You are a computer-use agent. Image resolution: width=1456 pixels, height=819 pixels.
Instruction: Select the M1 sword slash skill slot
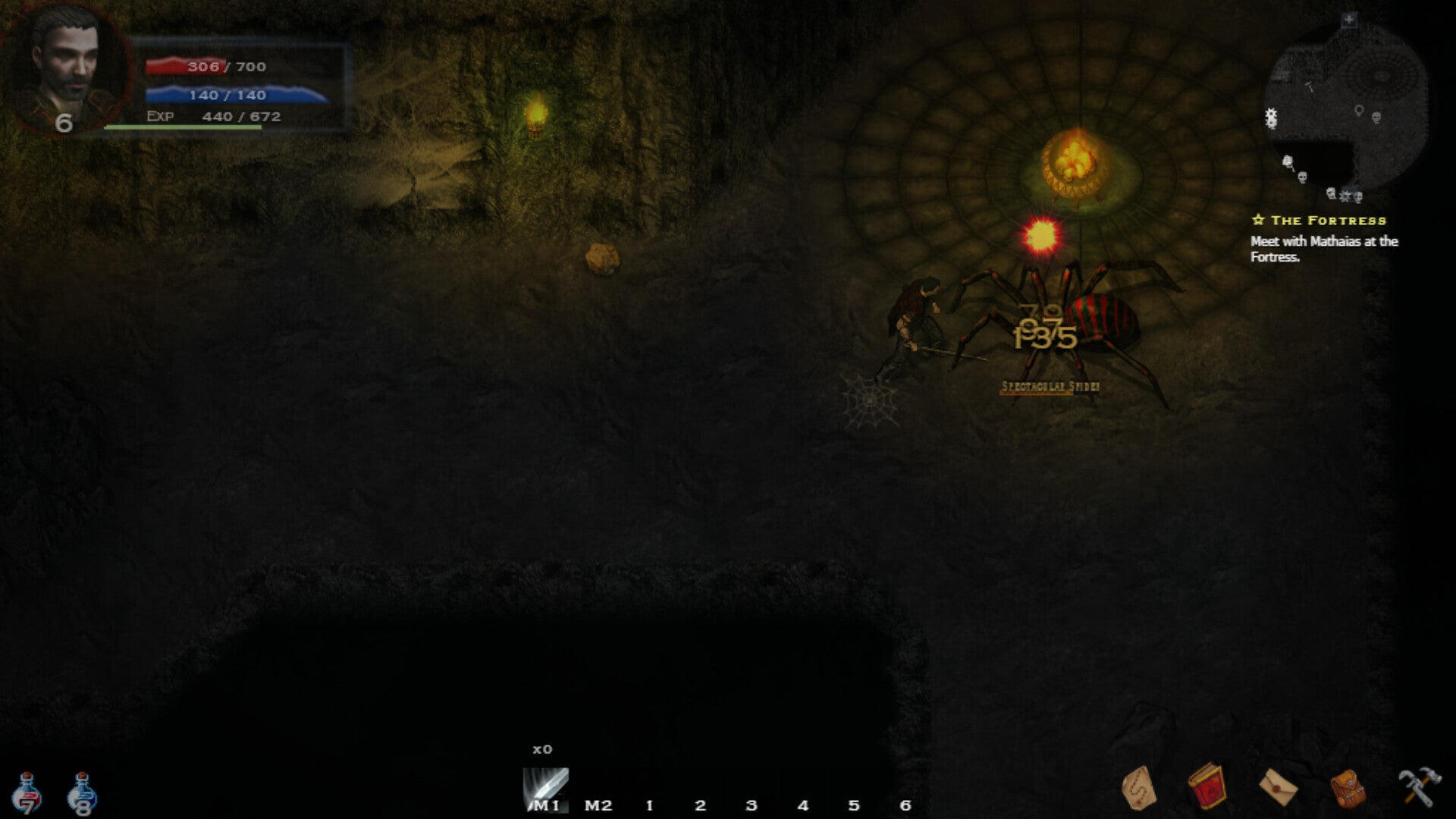[x=546, y=789]
